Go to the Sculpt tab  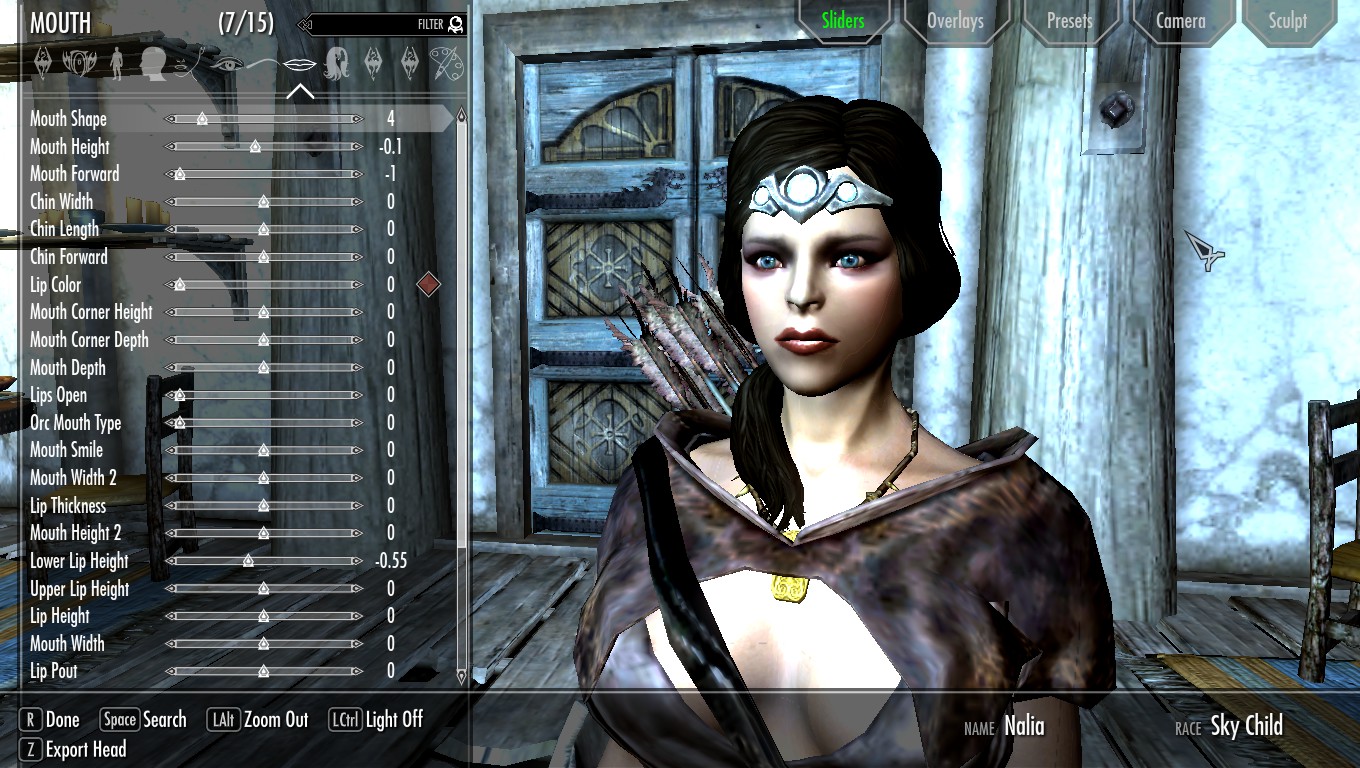1288,21
